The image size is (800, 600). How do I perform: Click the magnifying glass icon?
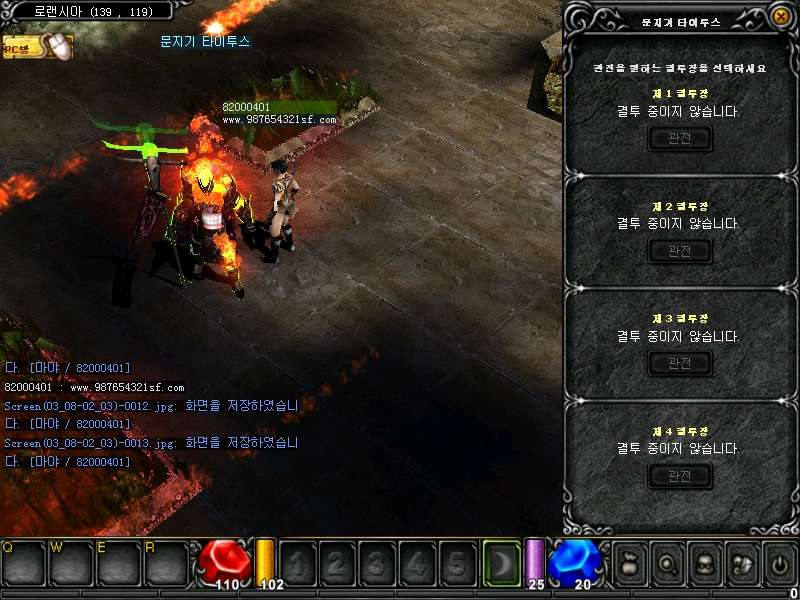667,565
